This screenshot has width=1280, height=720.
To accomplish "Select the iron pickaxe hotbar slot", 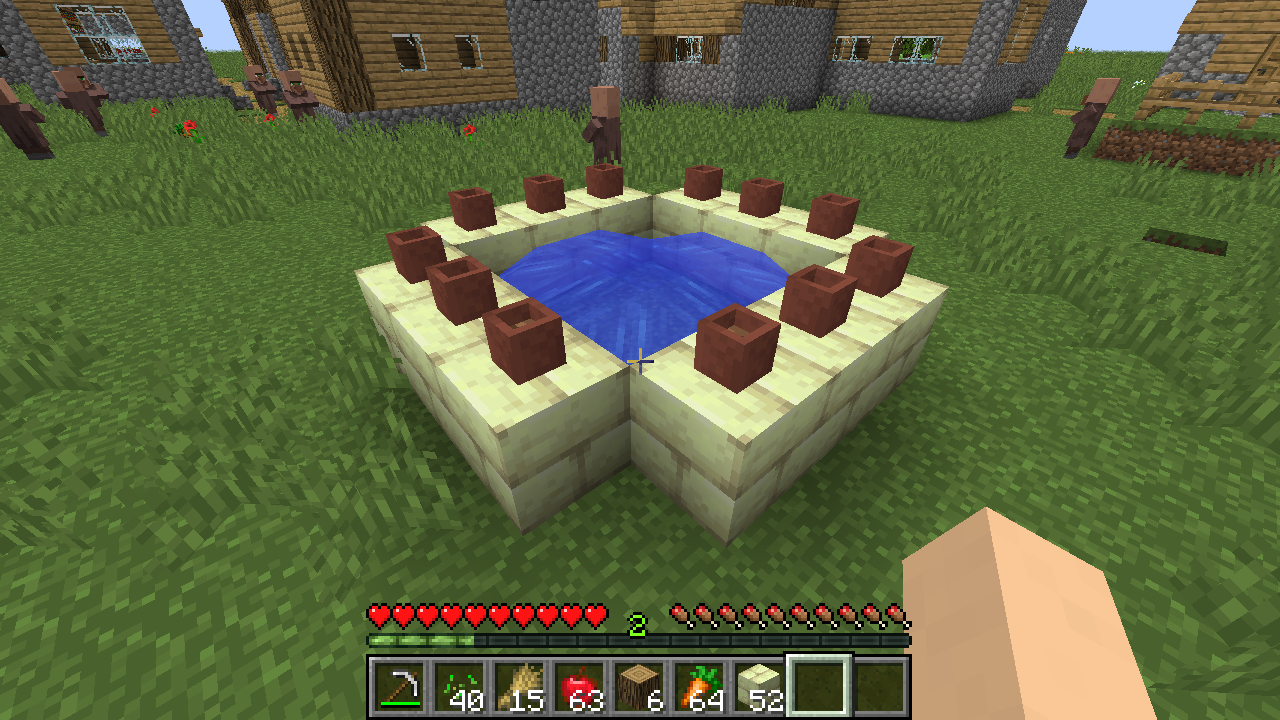I will pyautogui.click(x=400, y=687).
